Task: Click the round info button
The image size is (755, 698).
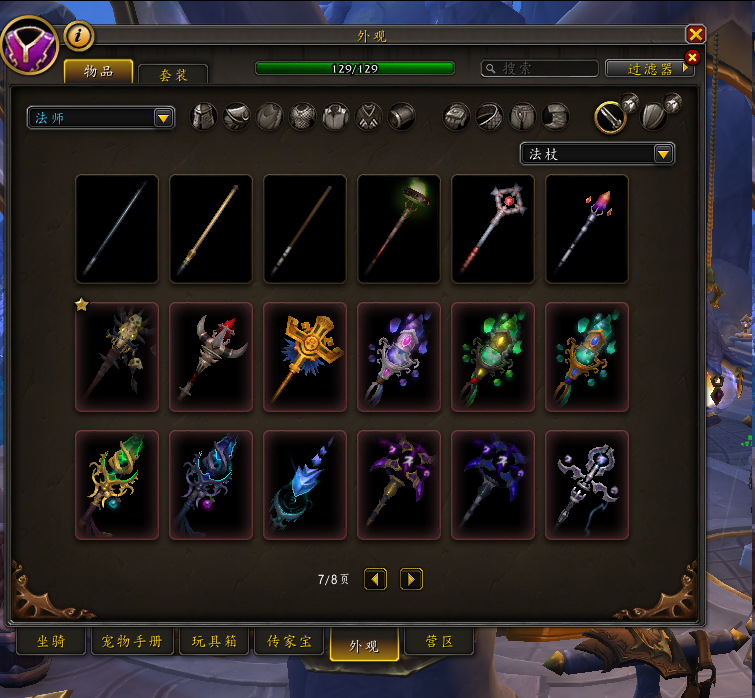Action: pos(79,37)
